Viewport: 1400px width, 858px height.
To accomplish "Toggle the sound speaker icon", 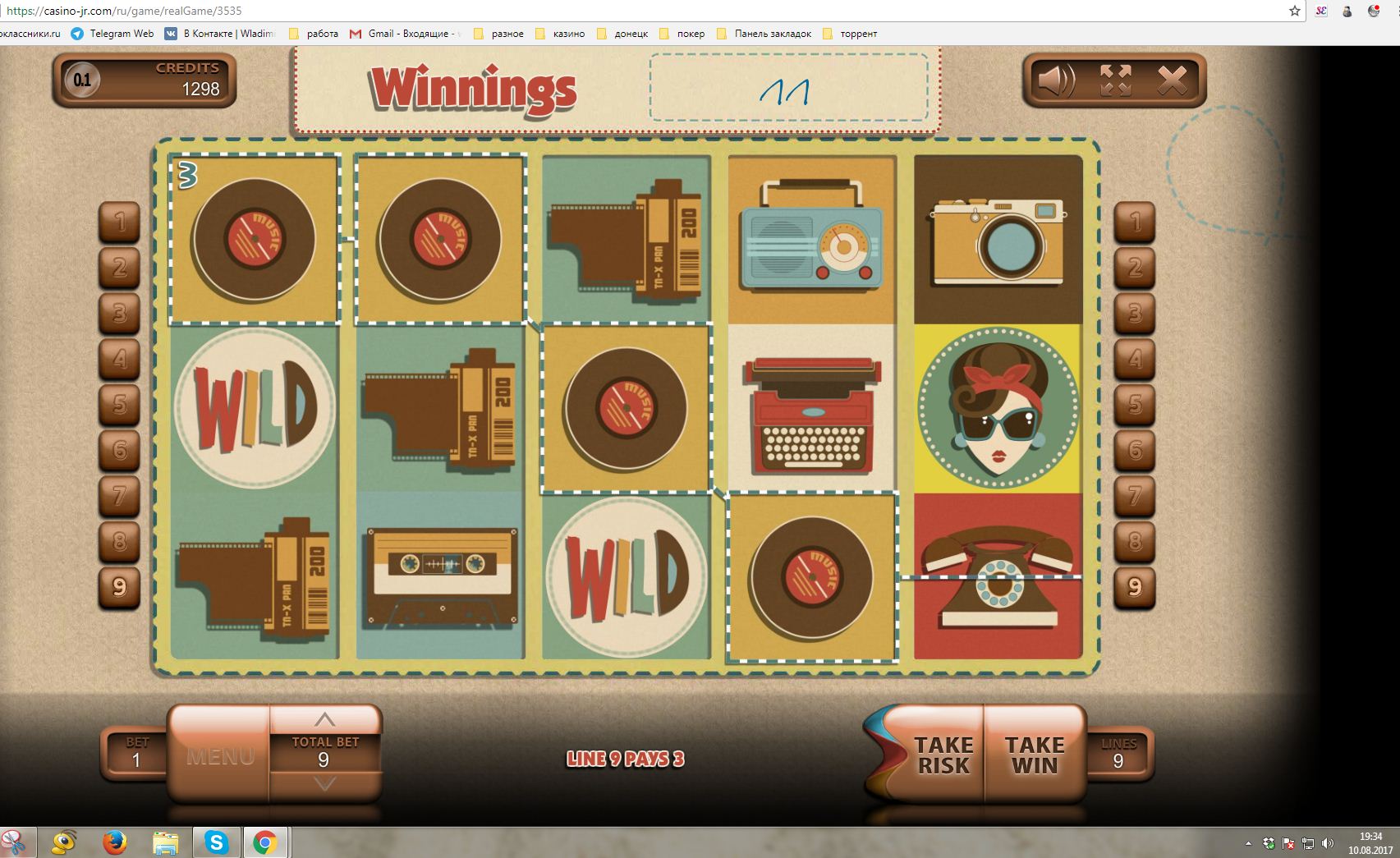I will click(x=1056, y=80).
